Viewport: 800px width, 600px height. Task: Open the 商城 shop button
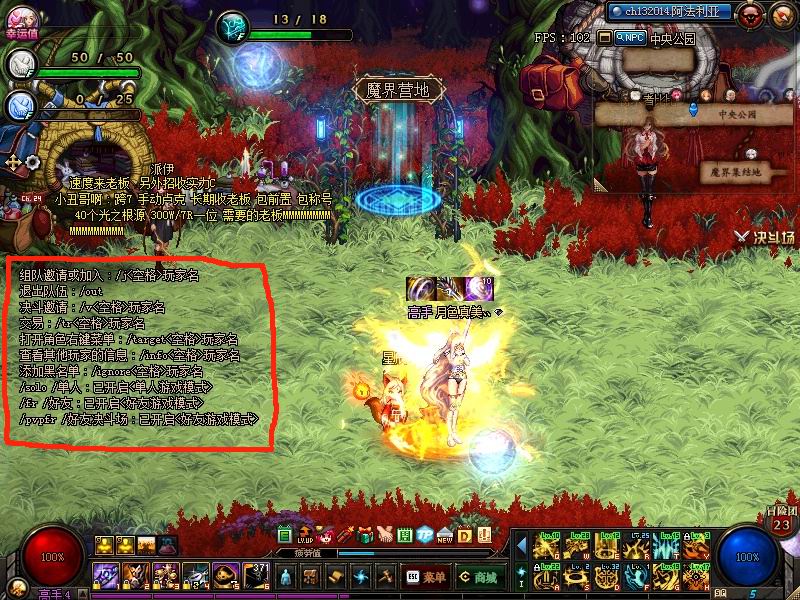(x=479, y=577)
